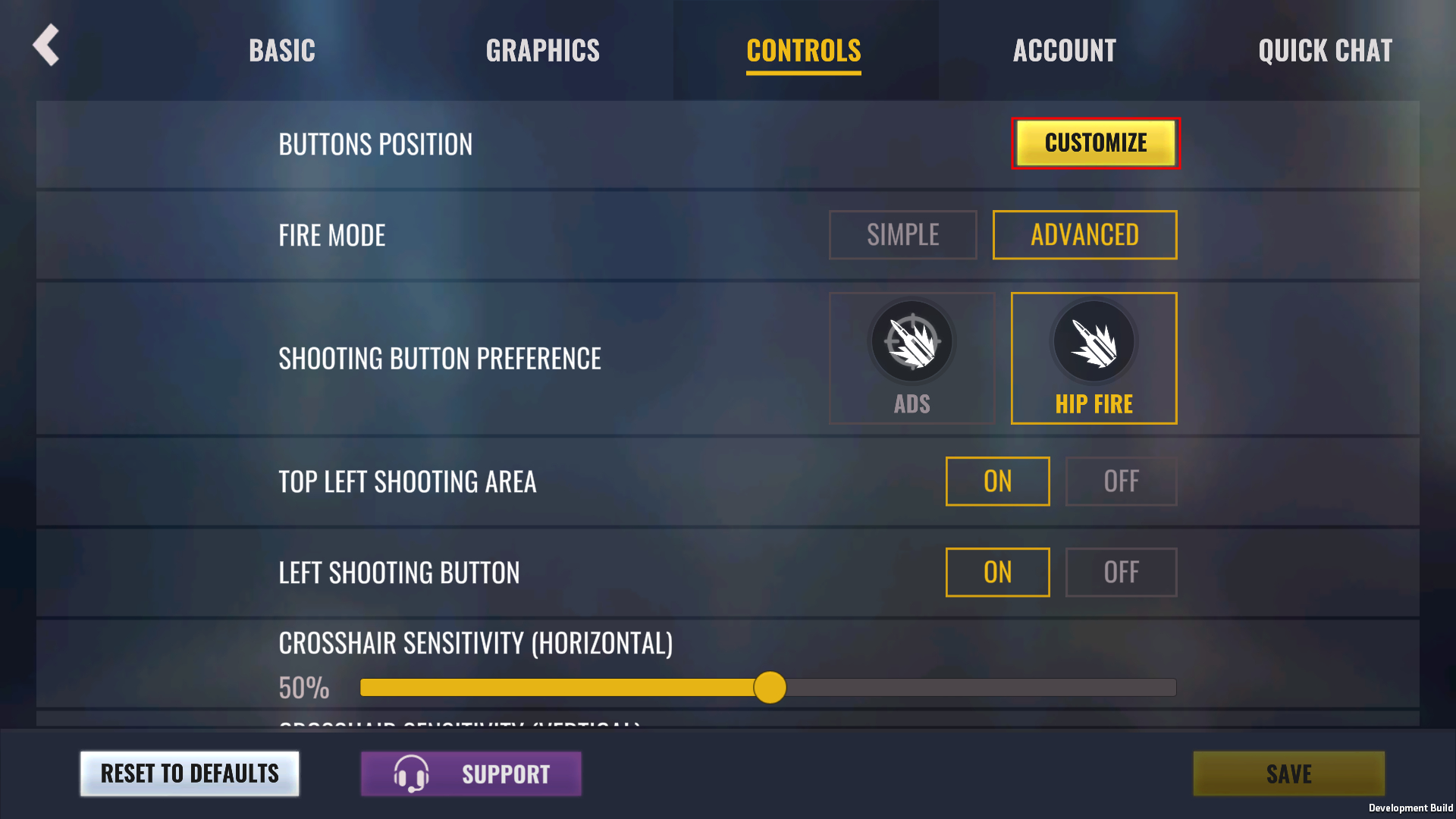Open the GRAPHICS settings tab
Screen dimensions: 1456x819
[543, 50]
